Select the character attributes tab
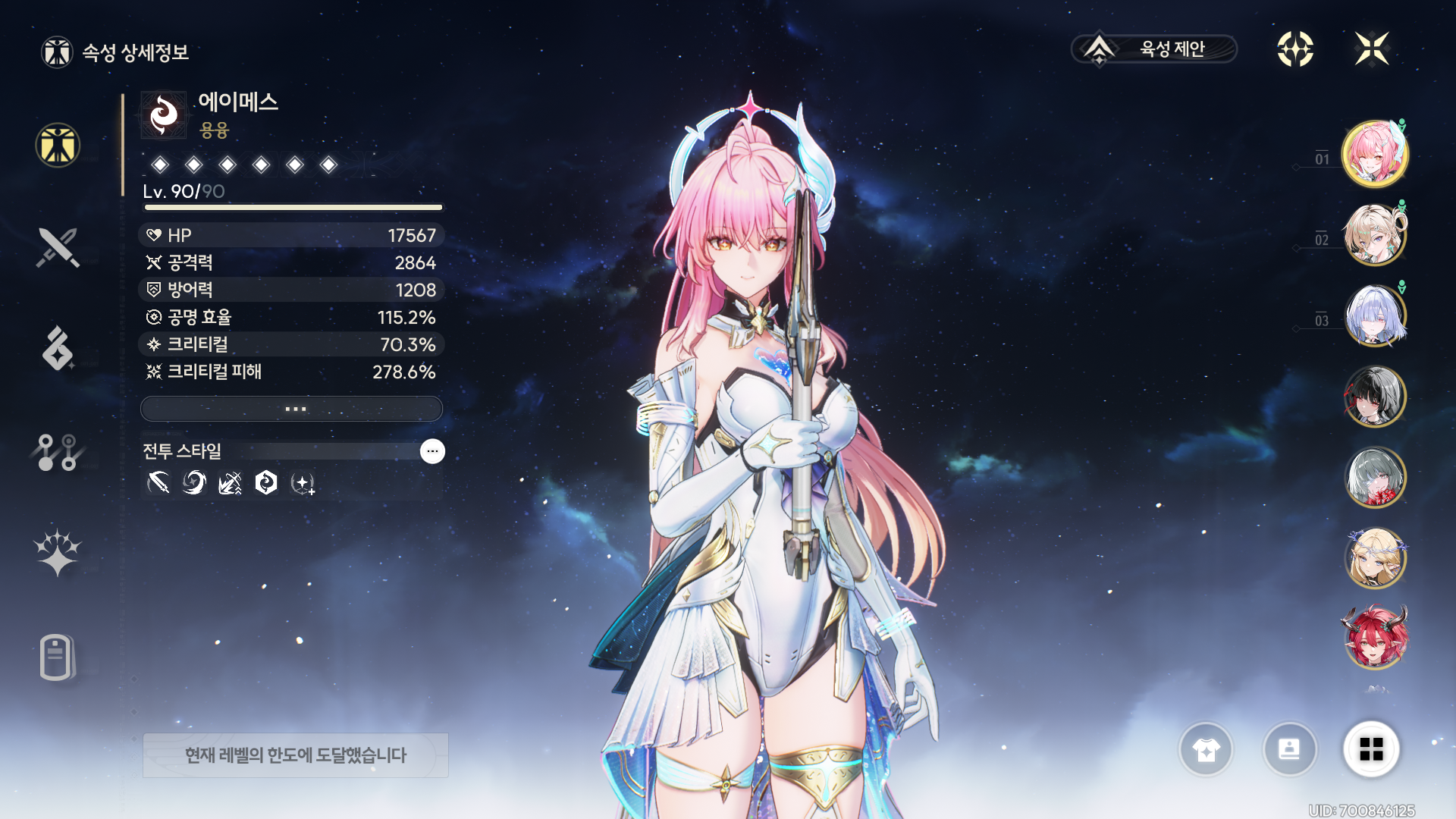Viewport: 1456px width, 819px height. coord(58,146)
